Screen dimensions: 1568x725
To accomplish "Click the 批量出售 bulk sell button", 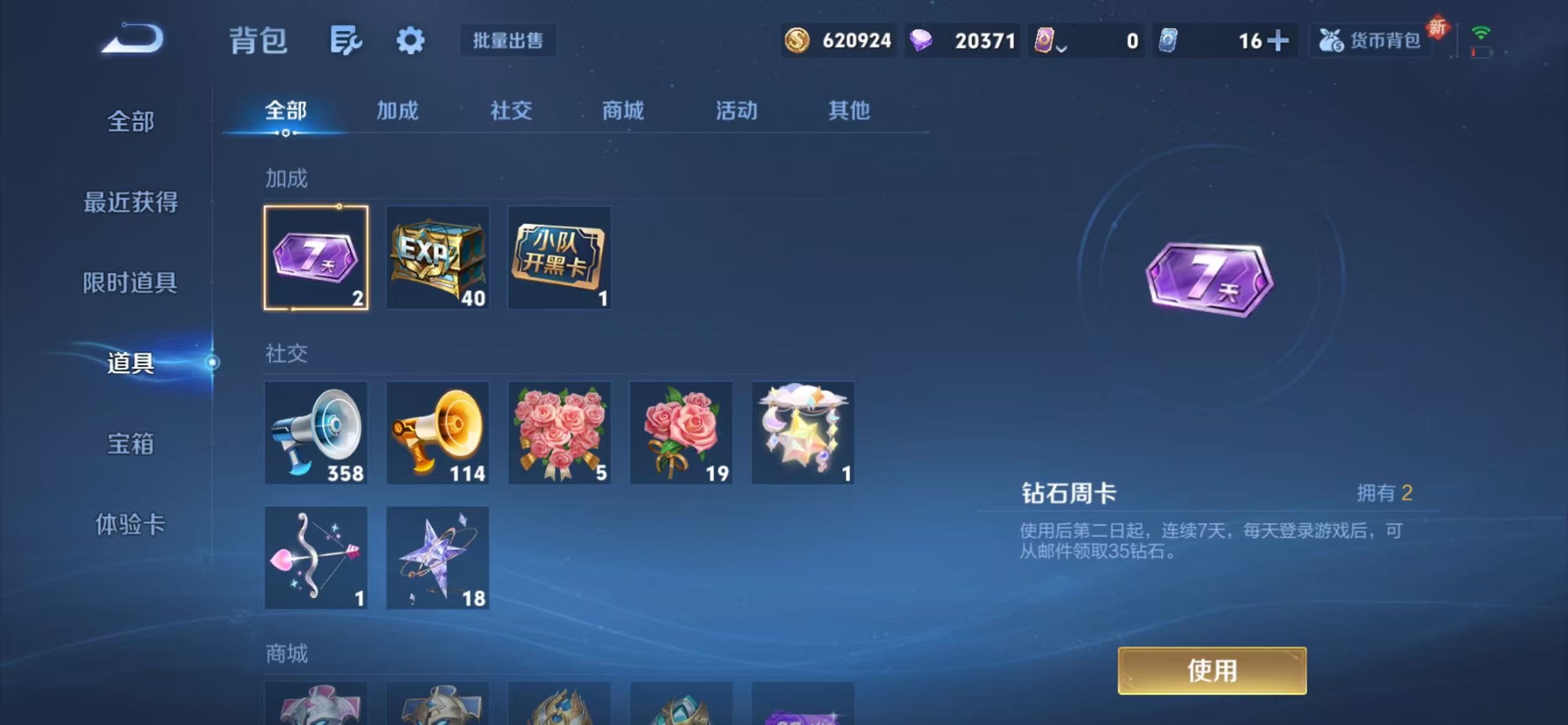I will pos(508,40).
